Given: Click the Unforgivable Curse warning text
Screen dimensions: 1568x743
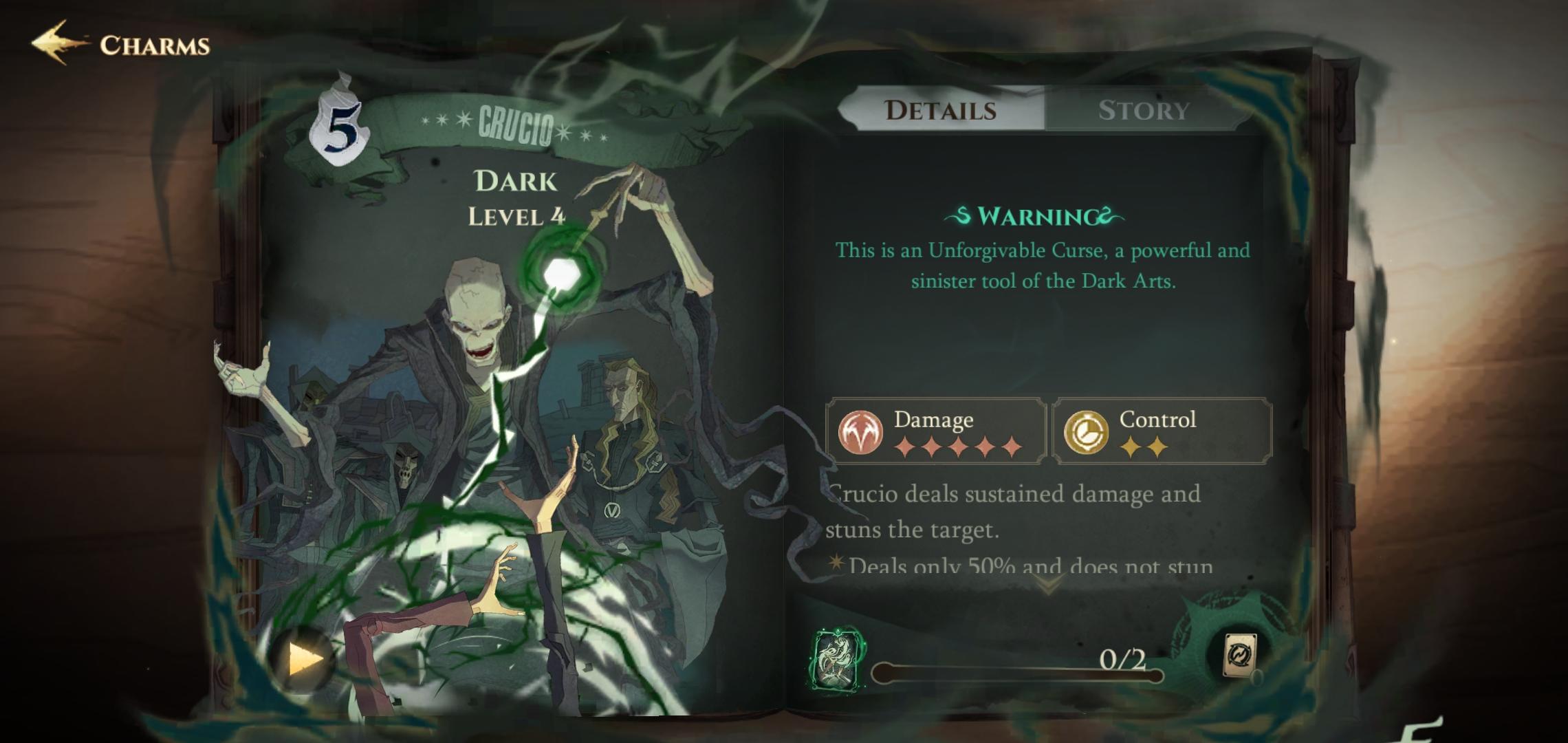Looking at the screenshot, I should (x=1041, y=267).
